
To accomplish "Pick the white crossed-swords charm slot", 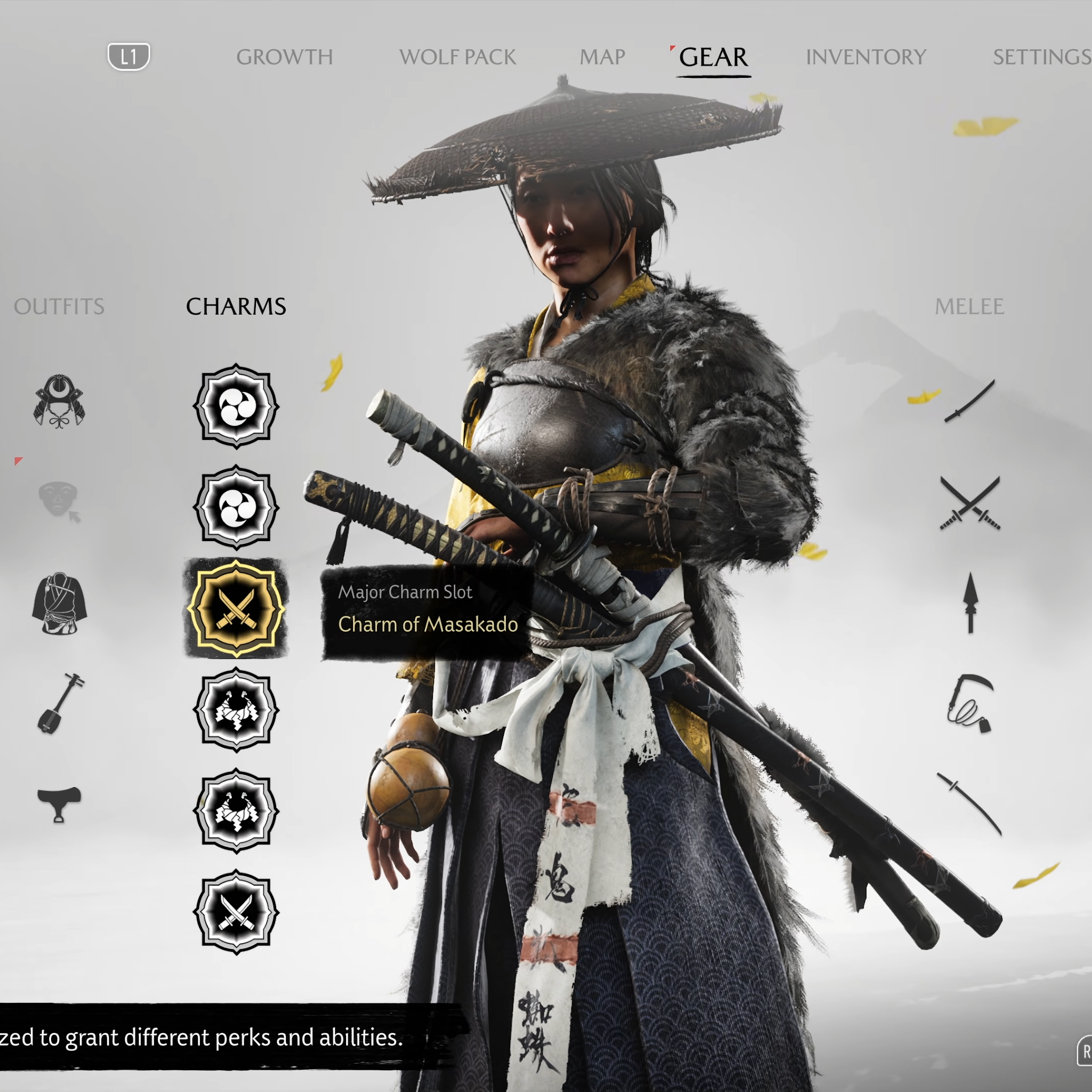I will pyautogui.click(x=236, y=912).
